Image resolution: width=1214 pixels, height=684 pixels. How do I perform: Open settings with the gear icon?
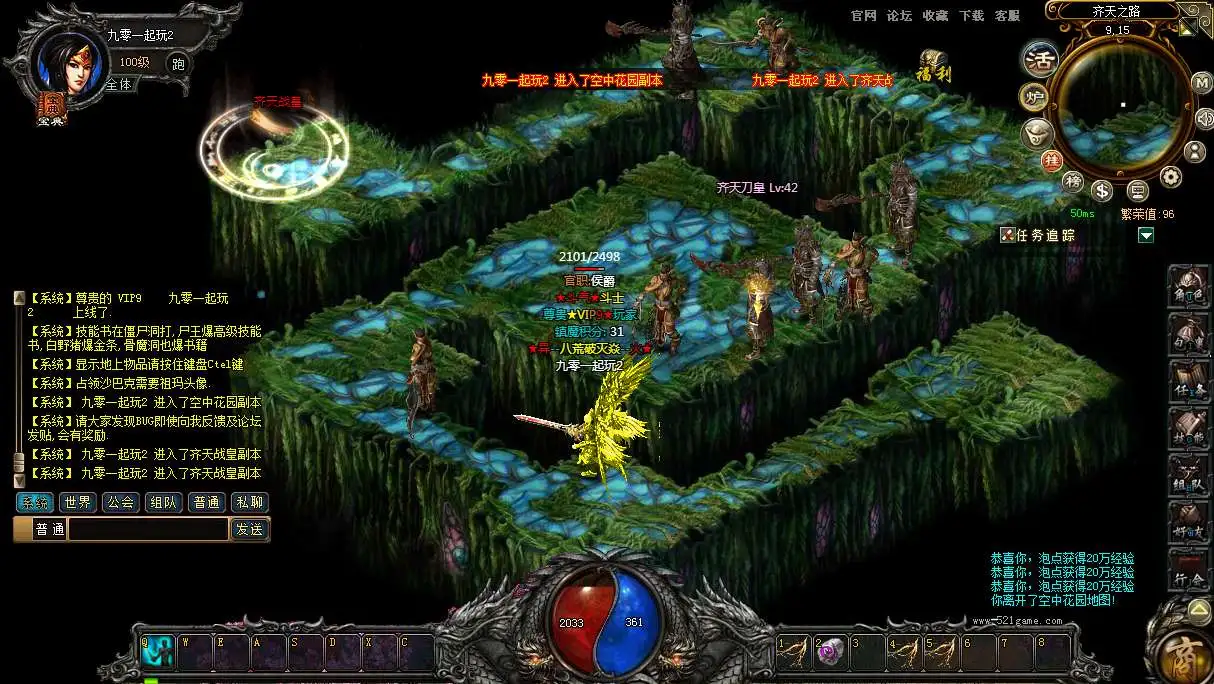click(x=1170, y=177)
